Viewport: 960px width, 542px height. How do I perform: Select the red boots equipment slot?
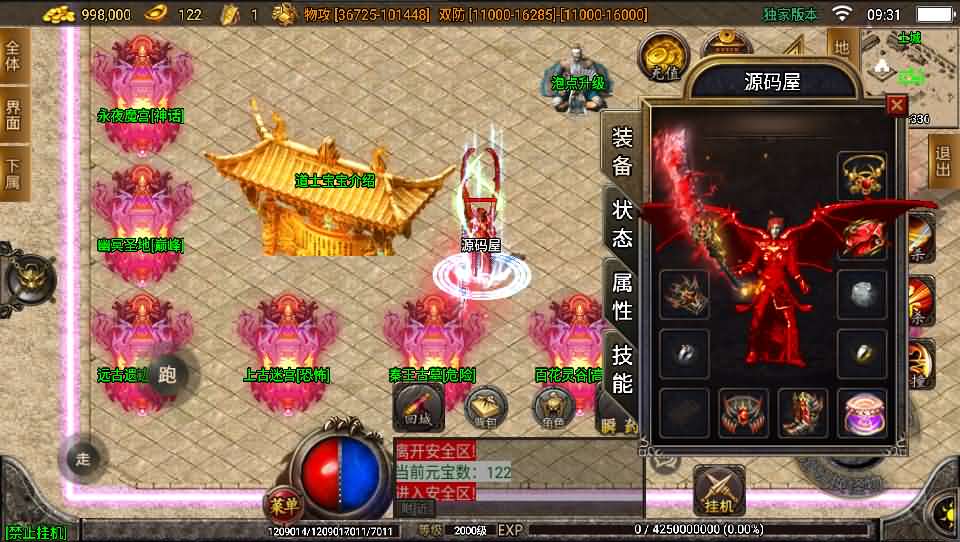tap(802, 413)
